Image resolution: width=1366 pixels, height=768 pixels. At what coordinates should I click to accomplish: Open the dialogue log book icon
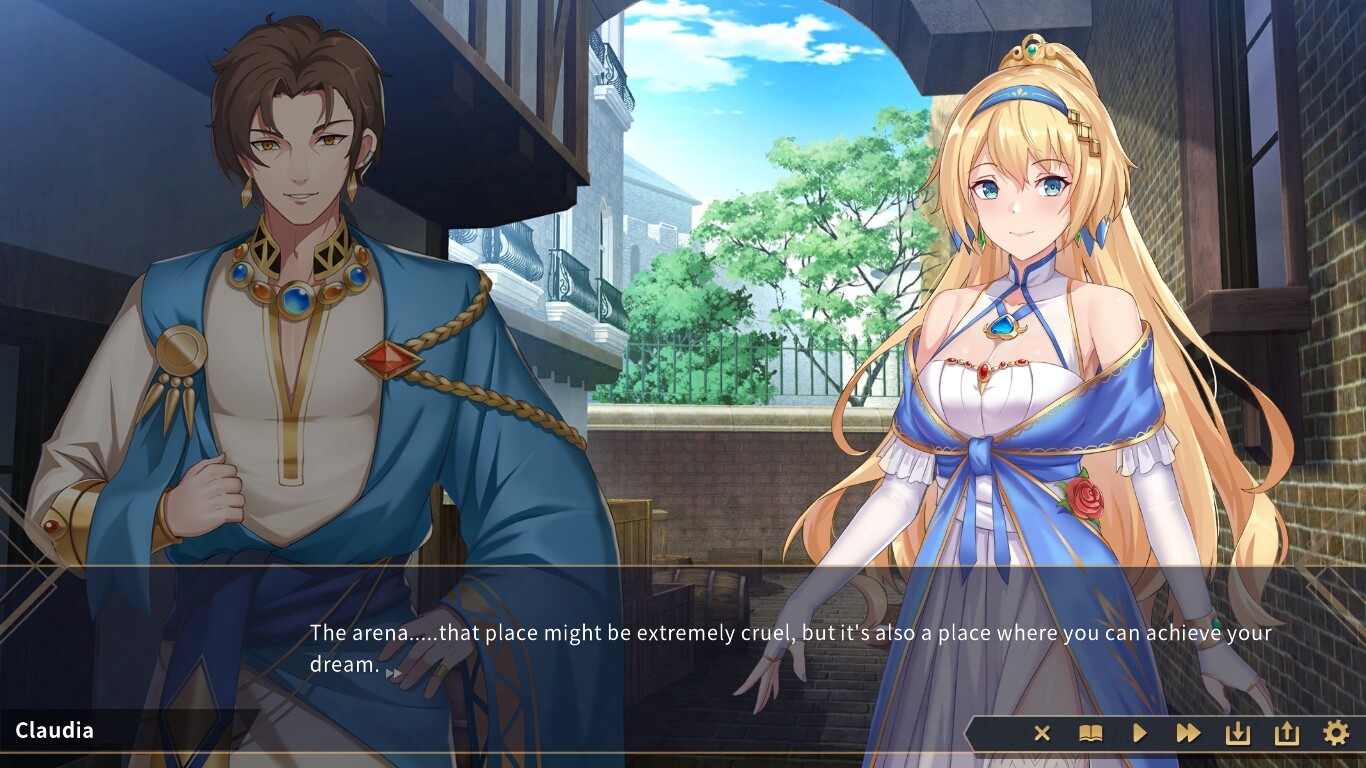1090,734
